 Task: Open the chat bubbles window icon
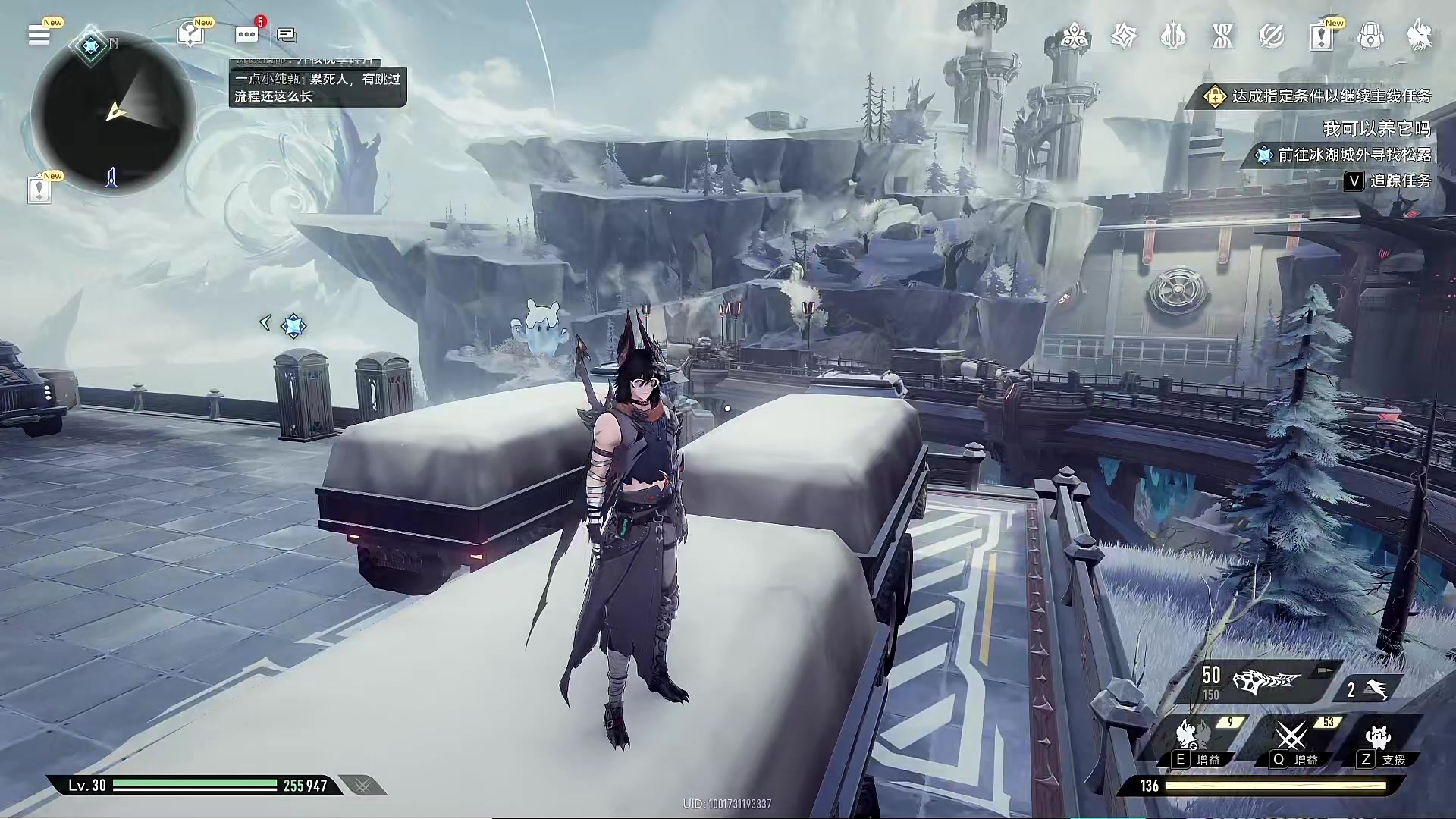[287, 35]
